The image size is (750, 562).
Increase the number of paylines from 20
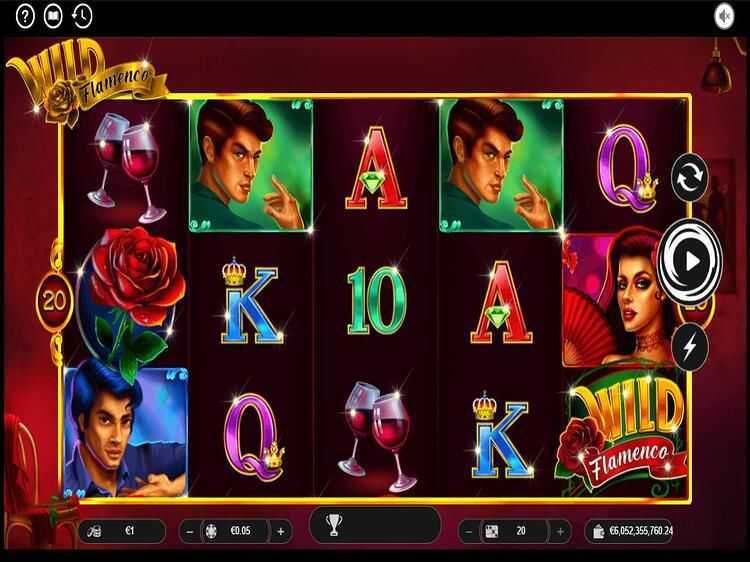point(559,531)
